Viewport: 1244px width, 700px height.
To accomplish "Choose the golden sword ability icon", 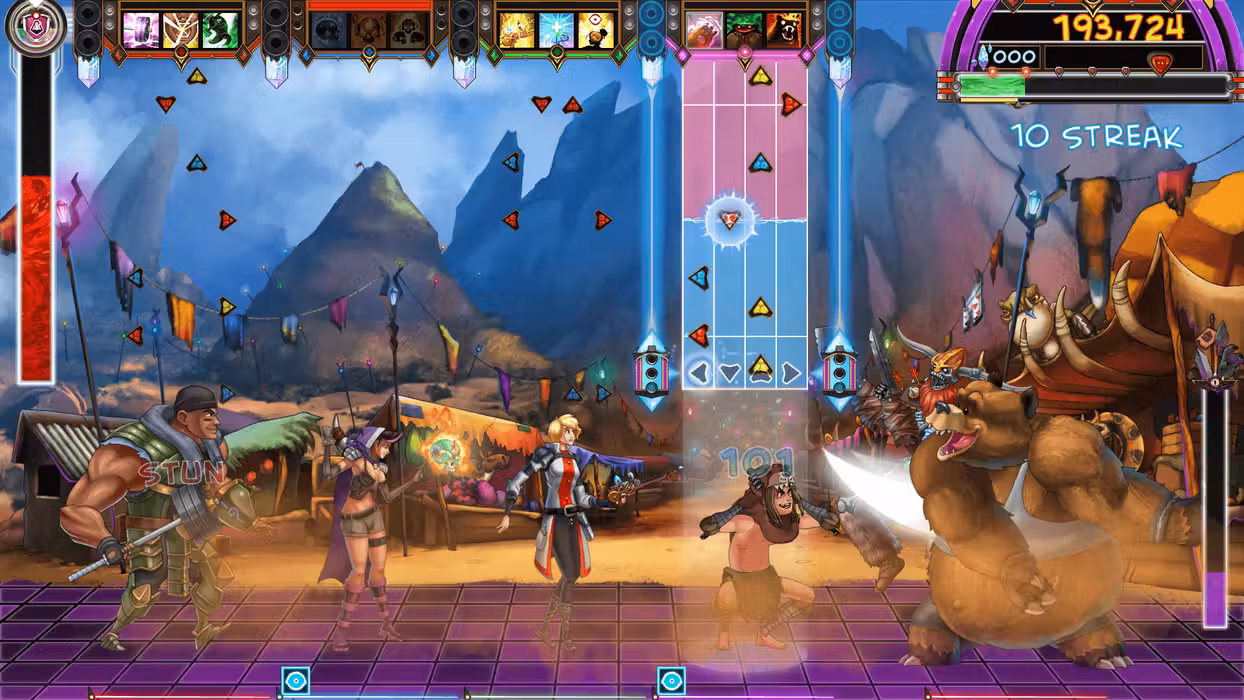I will click(517, 31).
